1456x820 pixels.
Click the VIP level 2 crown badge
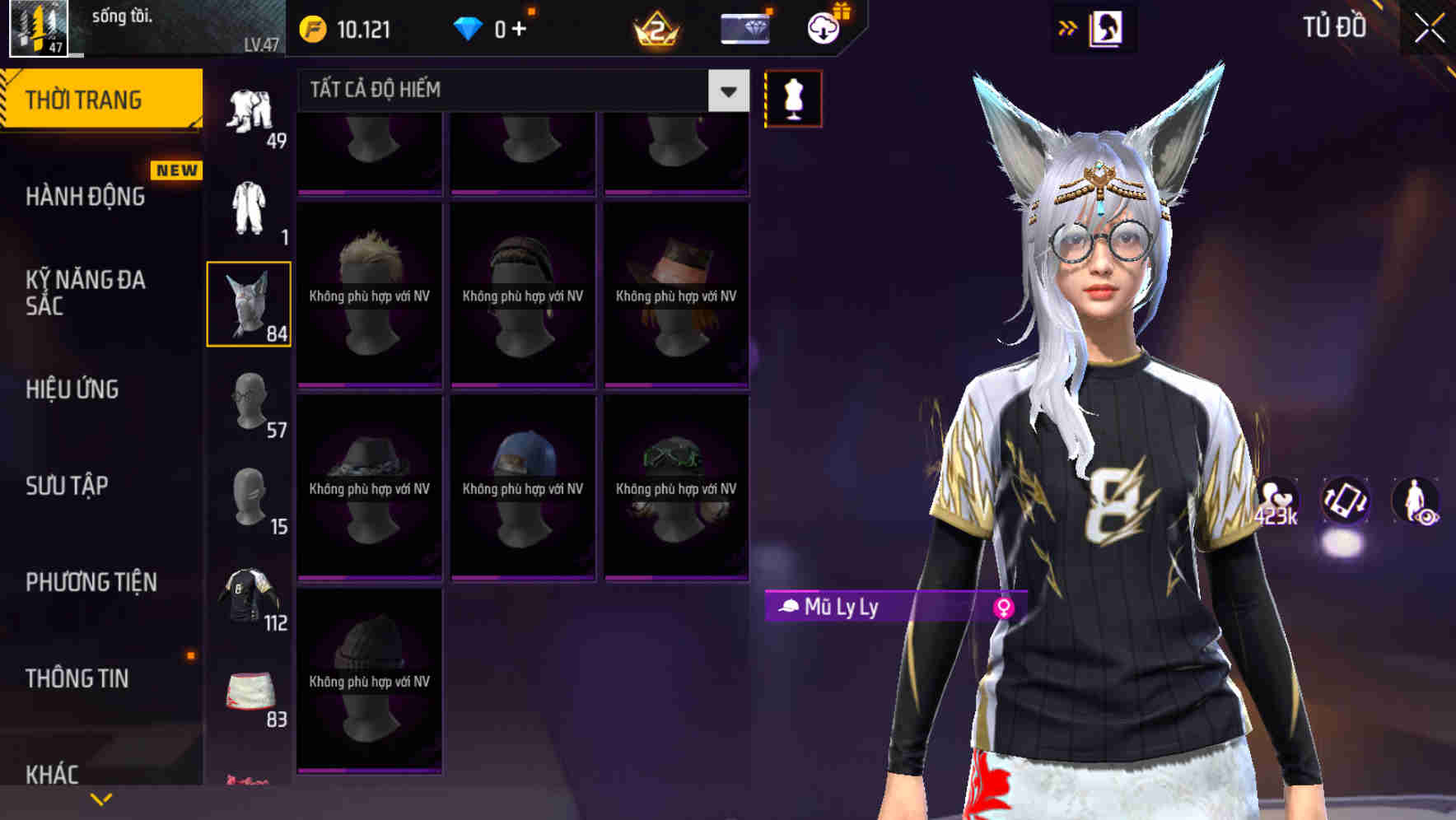point(654,27)
